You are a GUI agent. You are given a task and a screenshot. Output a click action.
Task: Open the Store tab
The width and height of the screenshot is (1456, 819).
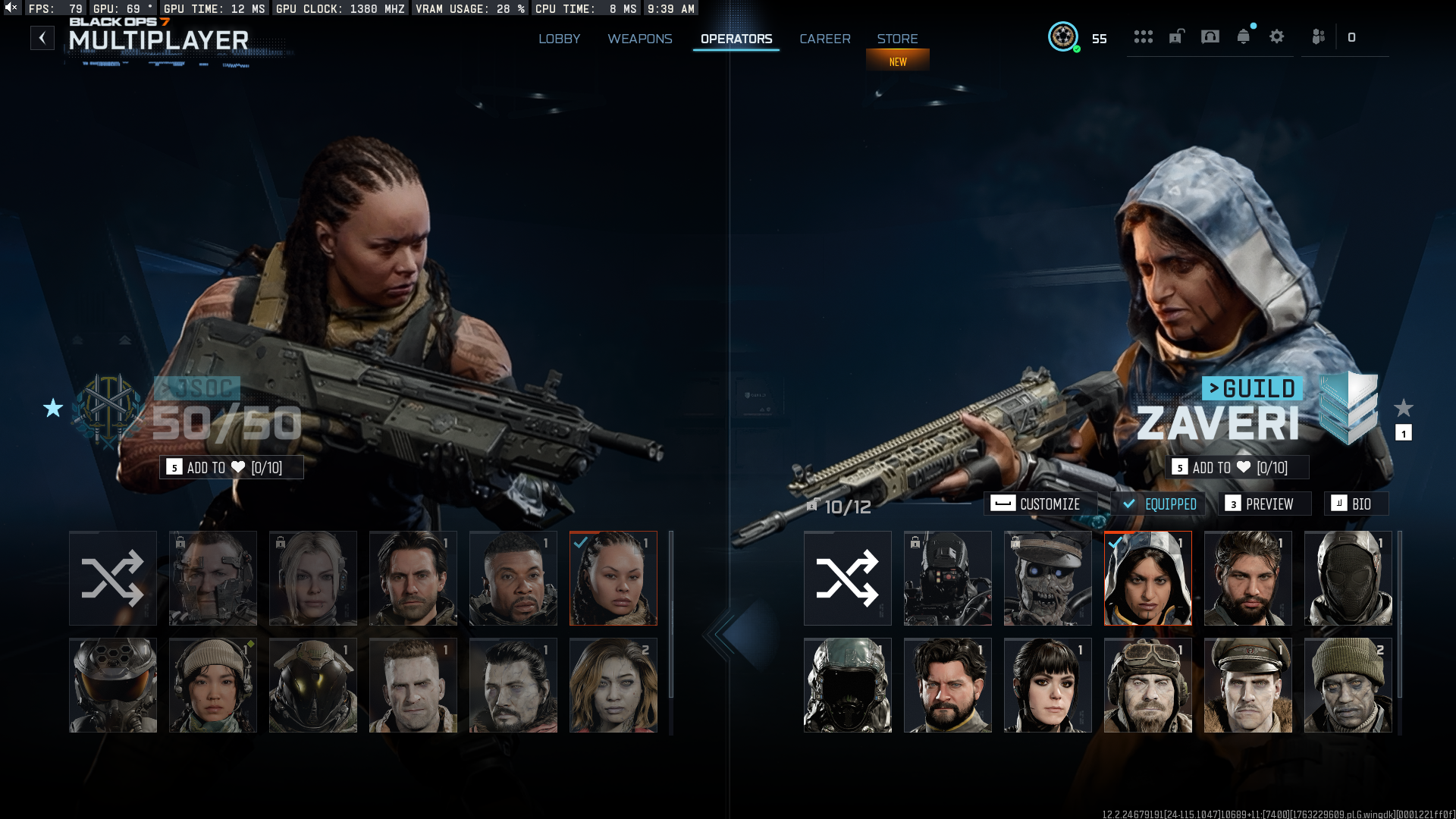tap(897, 39)
